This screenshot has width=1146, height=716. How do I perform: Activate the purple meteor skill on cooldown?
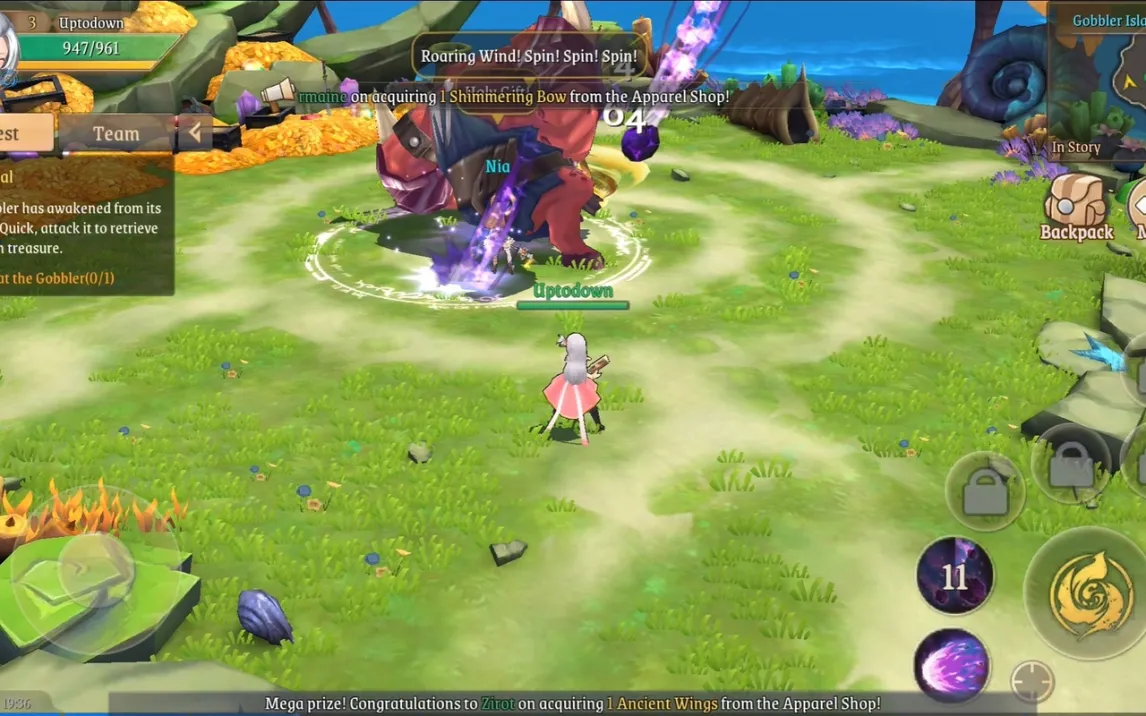point(955,576)
